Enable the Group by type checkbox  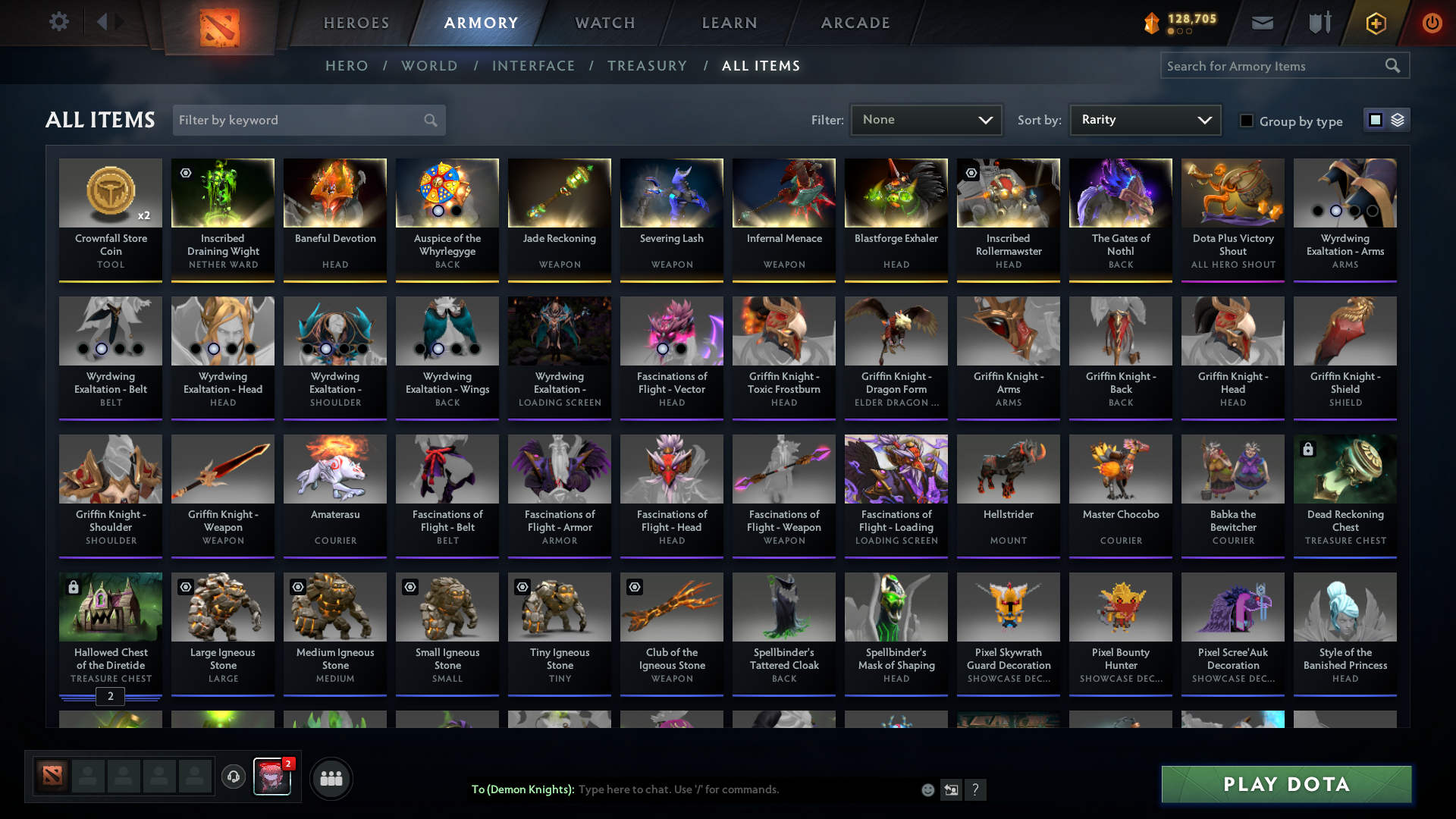coord(1247,121)
